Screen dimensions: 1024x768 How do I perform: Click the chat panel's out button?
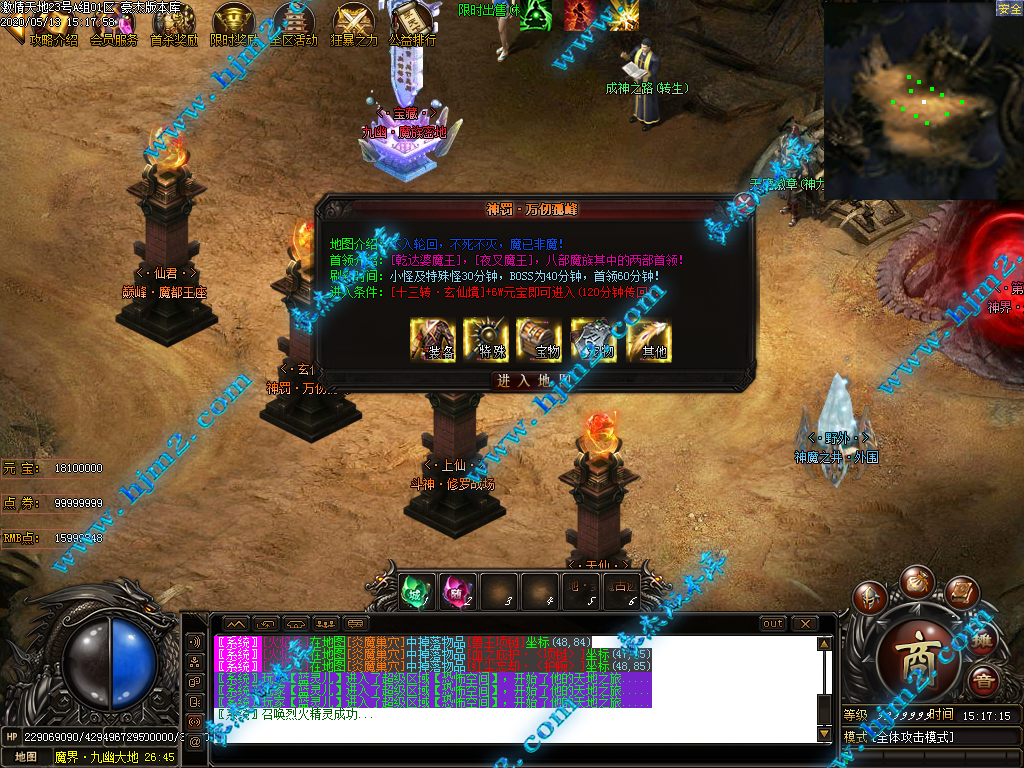tap(773, 624)
